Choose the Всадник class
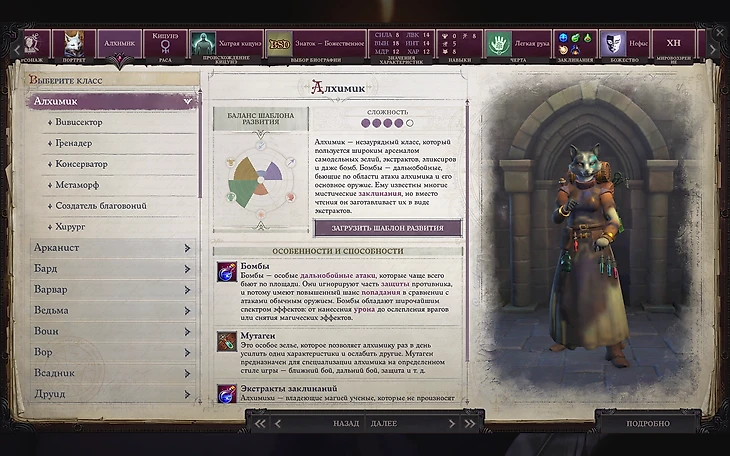 tap(110, 373)
